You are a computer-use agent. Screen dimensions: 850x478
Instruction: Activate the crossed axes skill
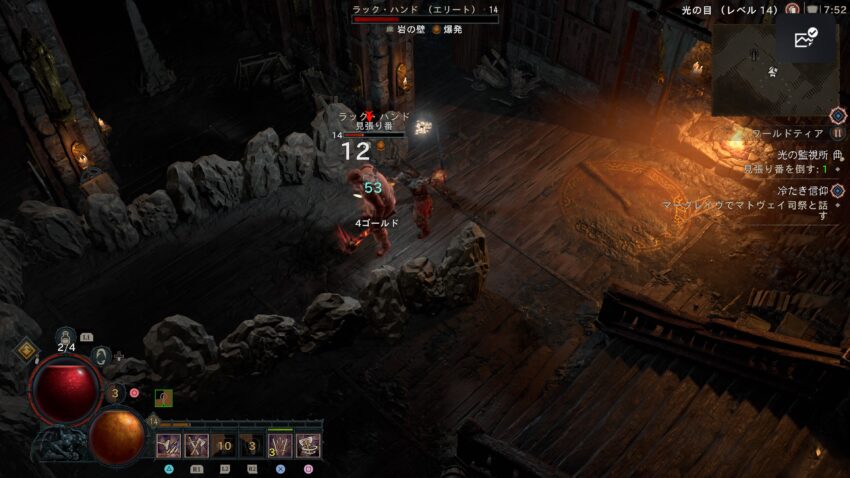pyautogui.click(x=196, y=446)
